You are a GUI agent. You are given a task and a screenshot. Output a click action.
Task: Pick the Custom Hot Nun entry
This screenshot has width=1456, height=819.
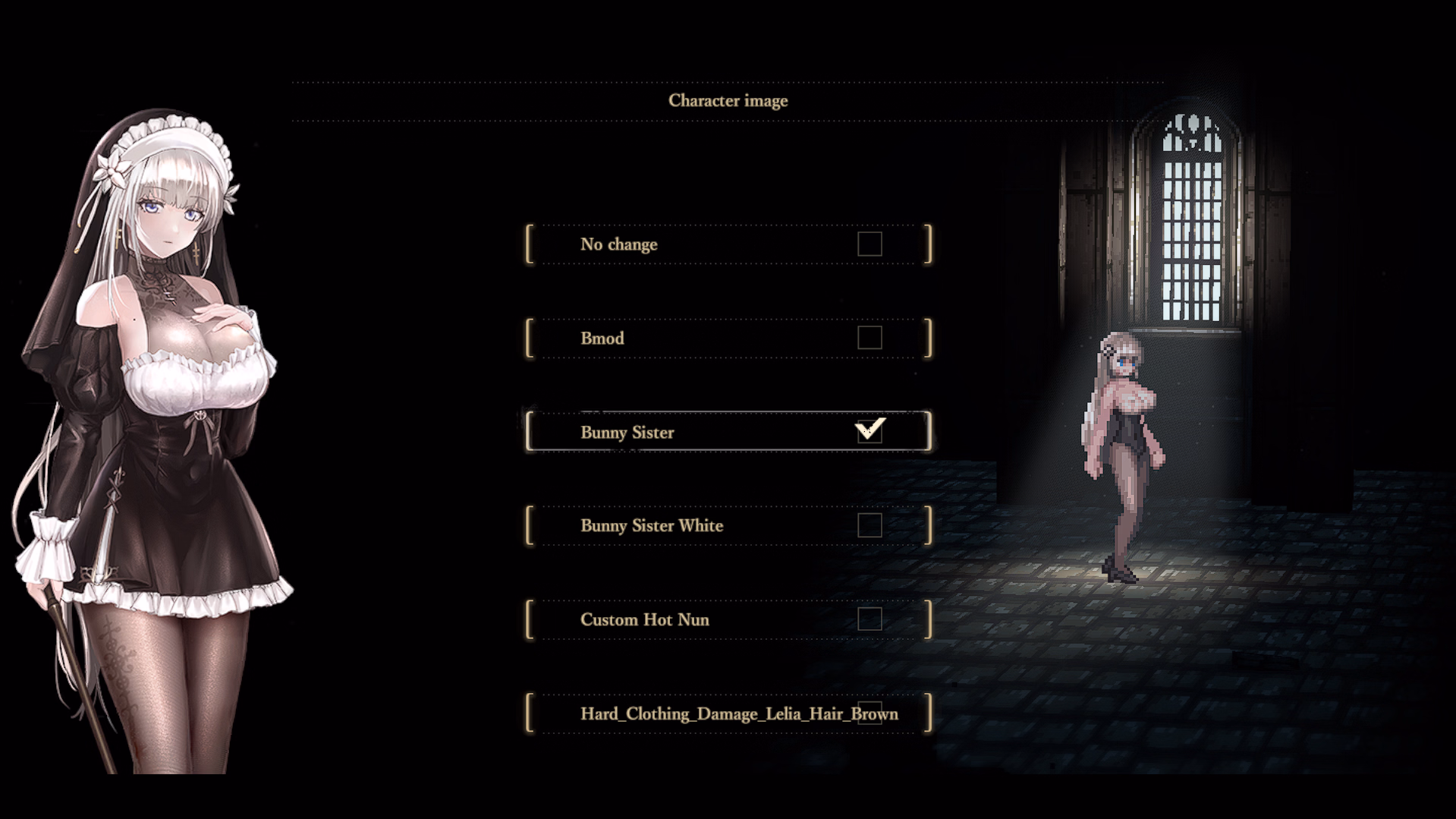[645, 619]
